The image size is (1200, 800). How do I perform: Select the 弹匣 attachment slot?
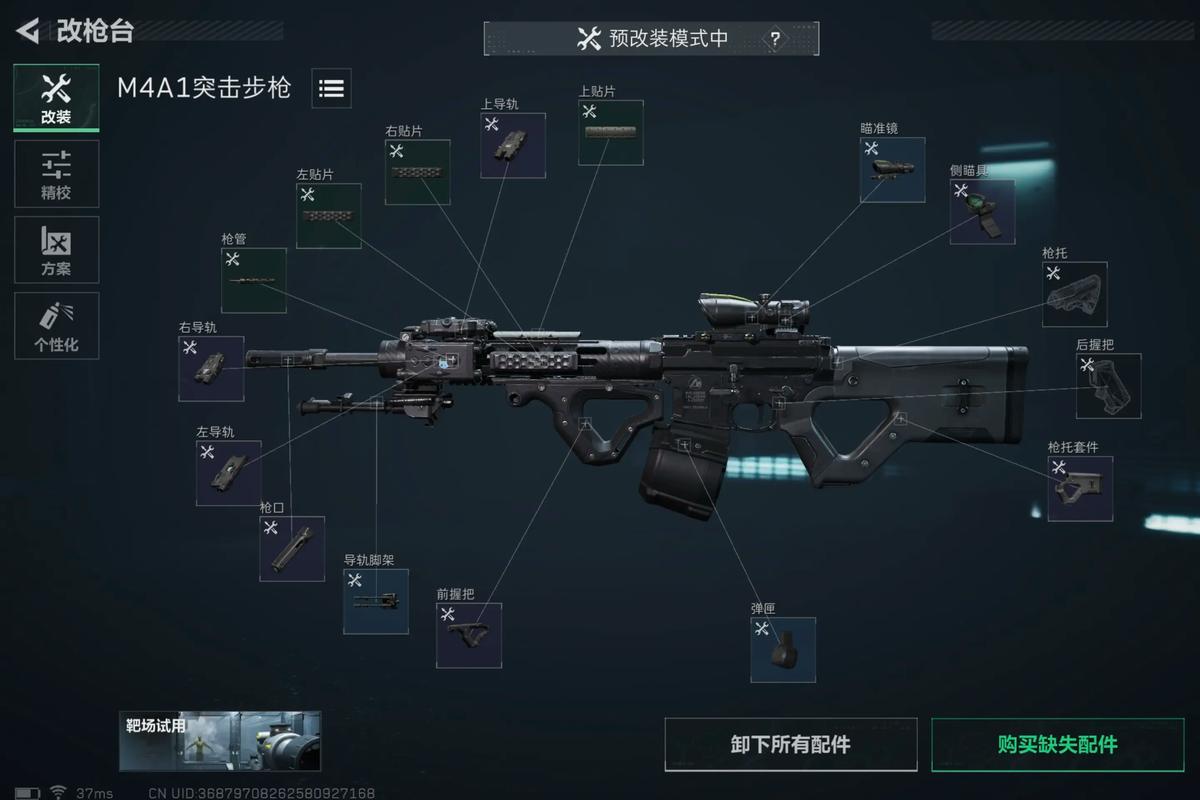coord(783,650)
